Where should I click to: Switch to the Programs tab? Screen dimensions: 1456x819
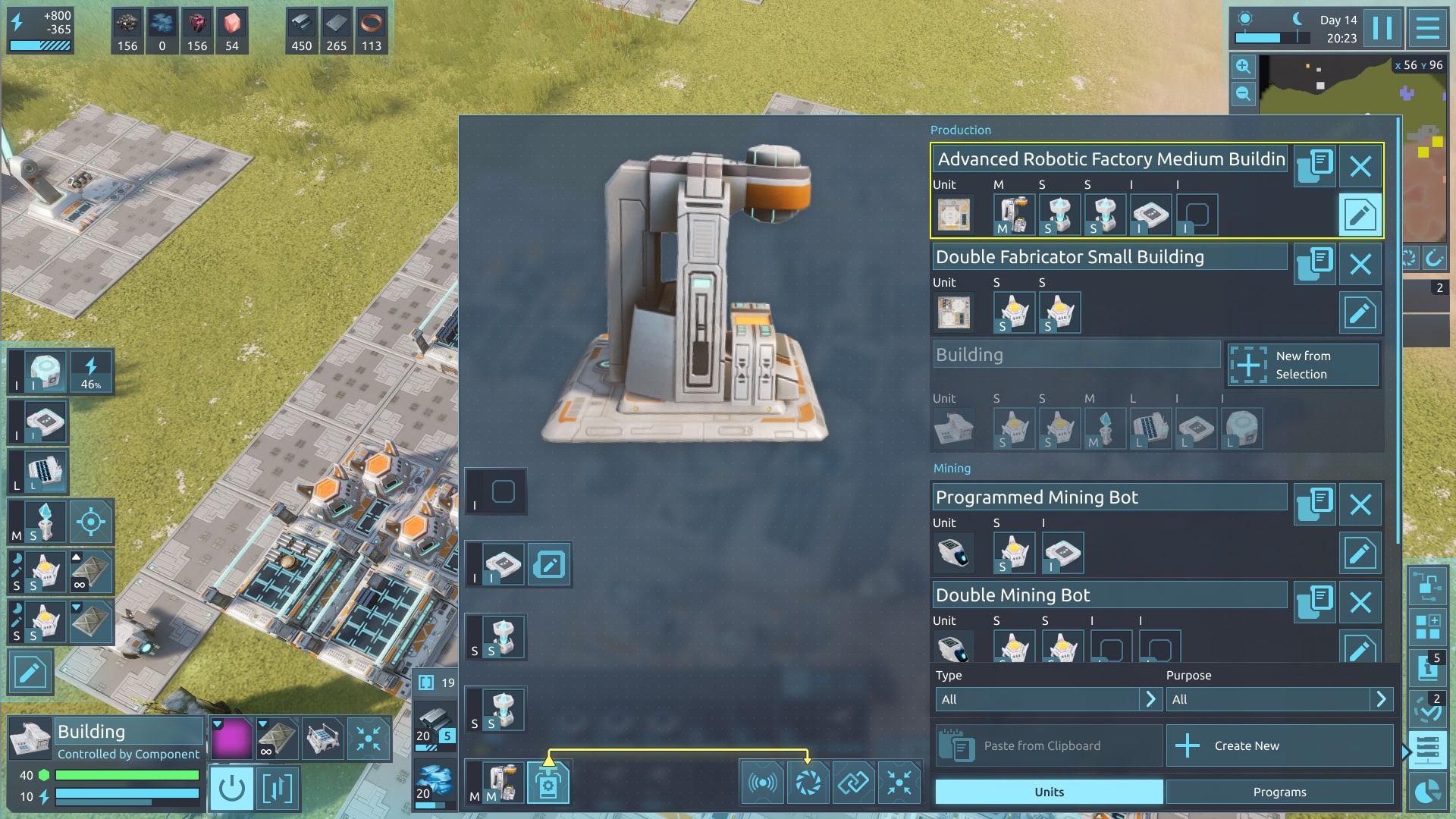coord(1279,792)
